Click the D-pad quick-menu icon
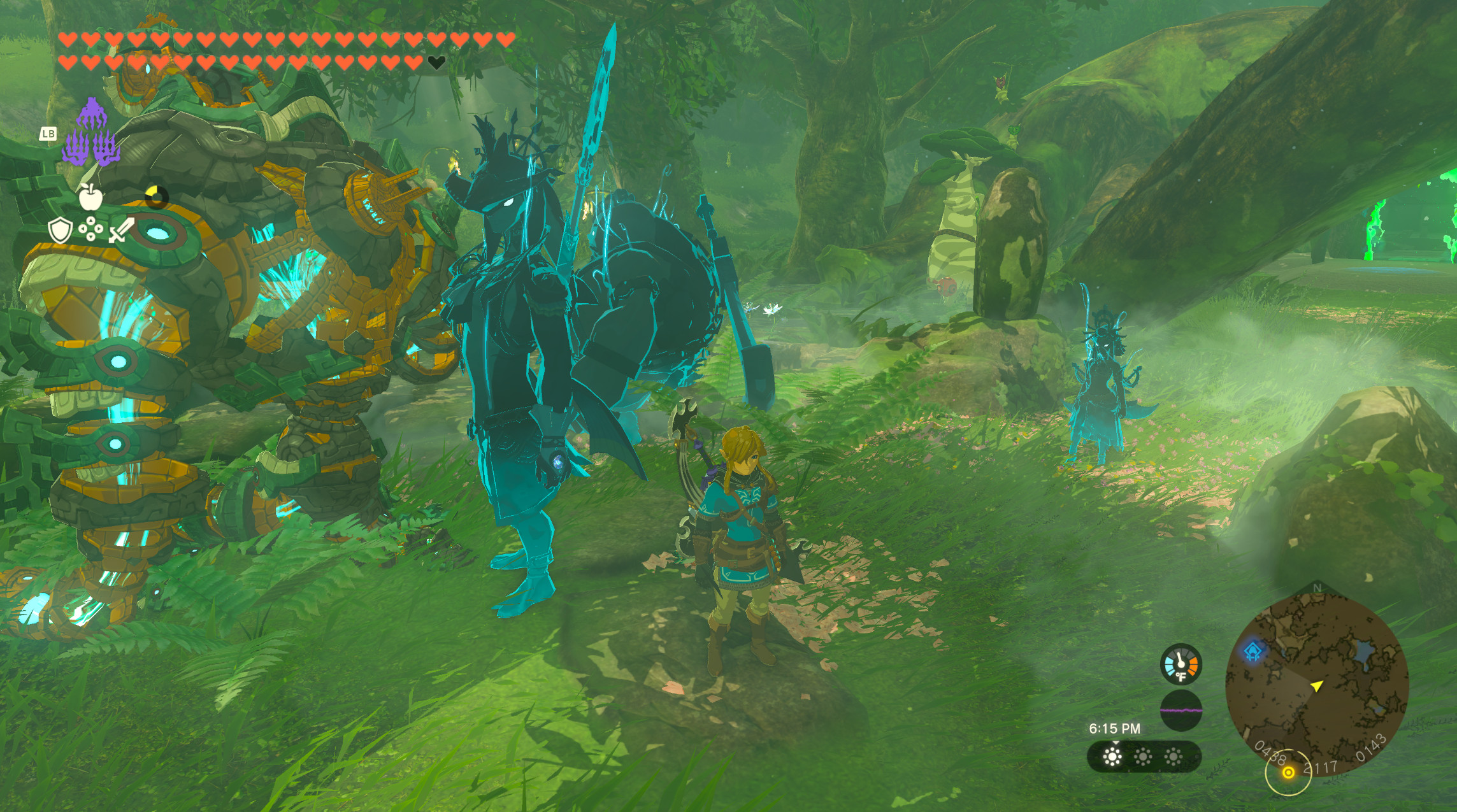Image resolution: width=1457 pixels, height=812 pixels. pos(90,229)
